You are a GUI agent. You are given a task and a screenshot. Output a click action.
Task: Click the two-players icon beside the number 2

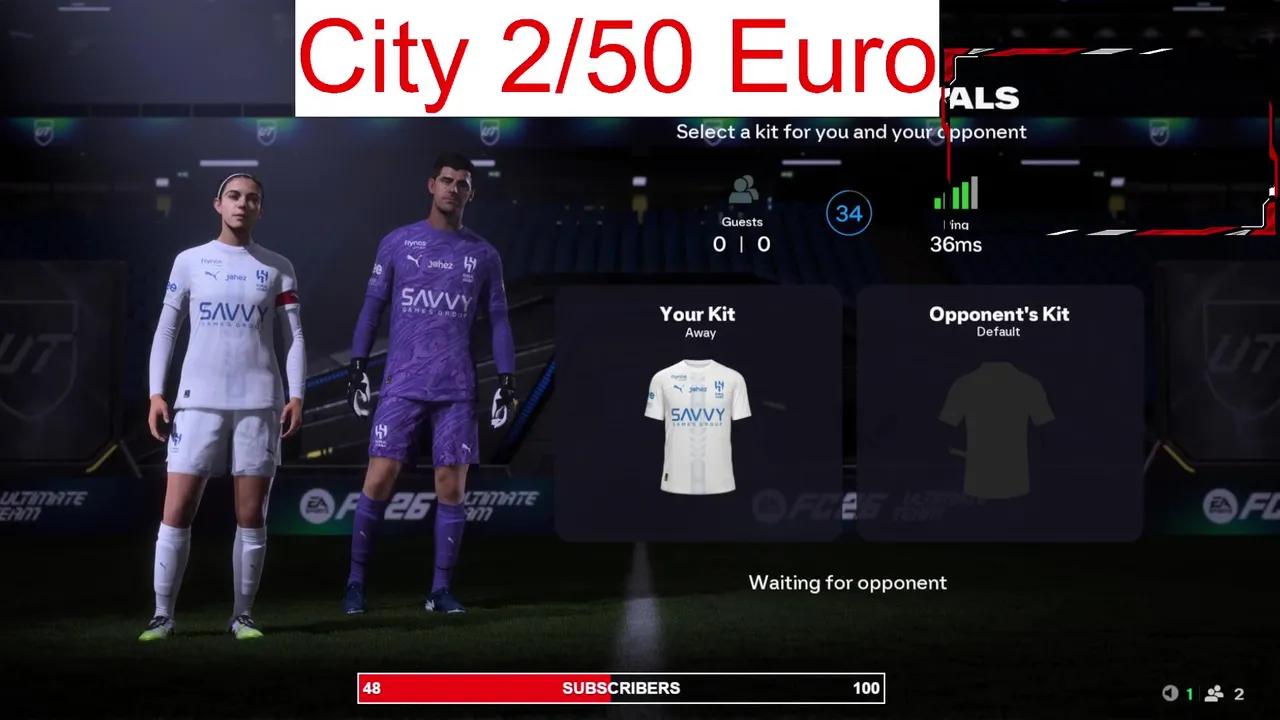point(1215,691)
